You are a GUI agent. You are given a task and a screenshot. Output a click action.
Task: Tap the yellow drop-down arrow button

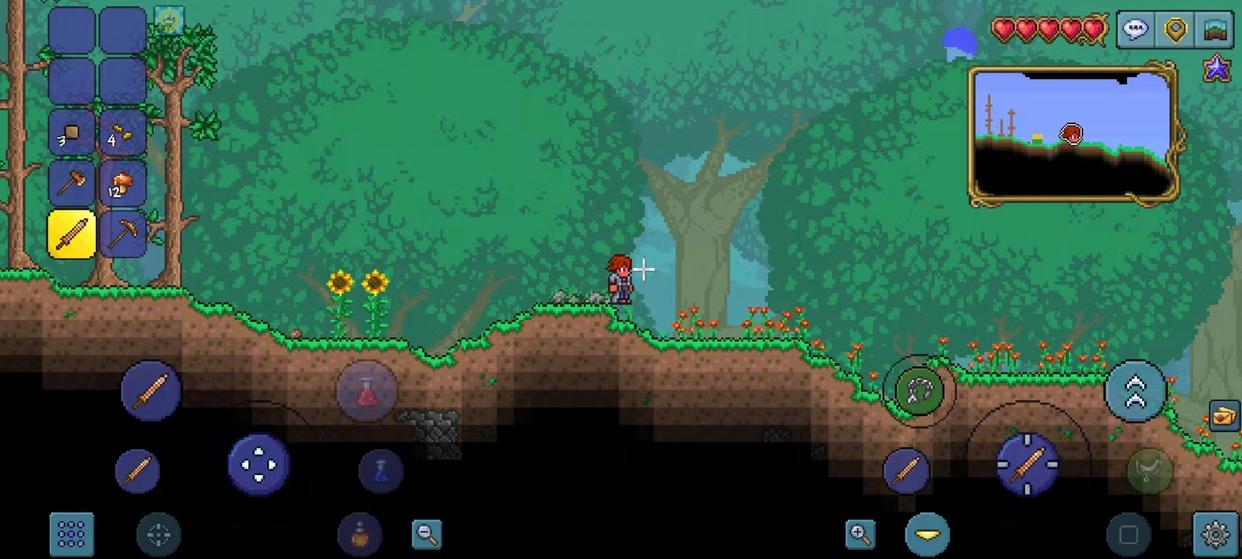click(927, 535)
